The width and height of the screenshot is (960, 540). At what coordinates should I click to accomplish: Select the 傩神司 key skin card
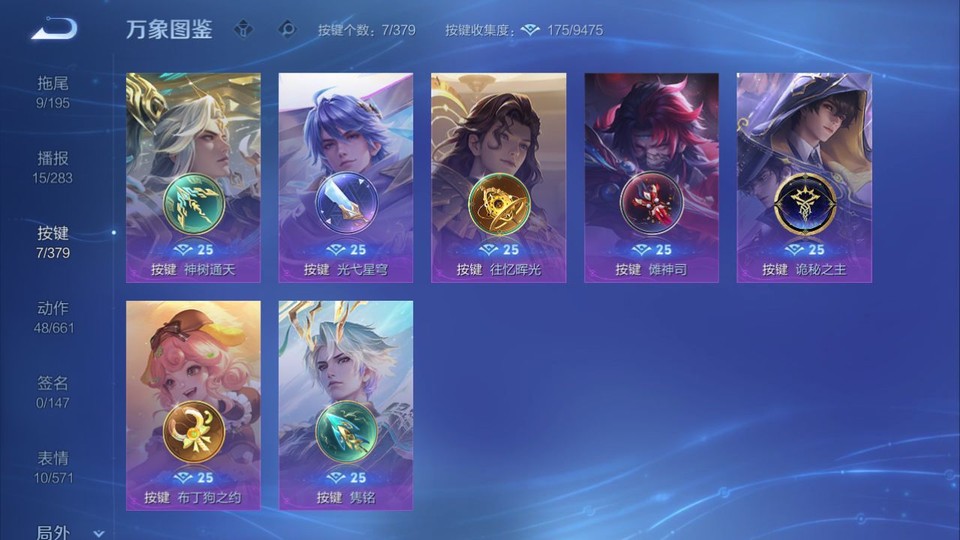click(651, 177)
